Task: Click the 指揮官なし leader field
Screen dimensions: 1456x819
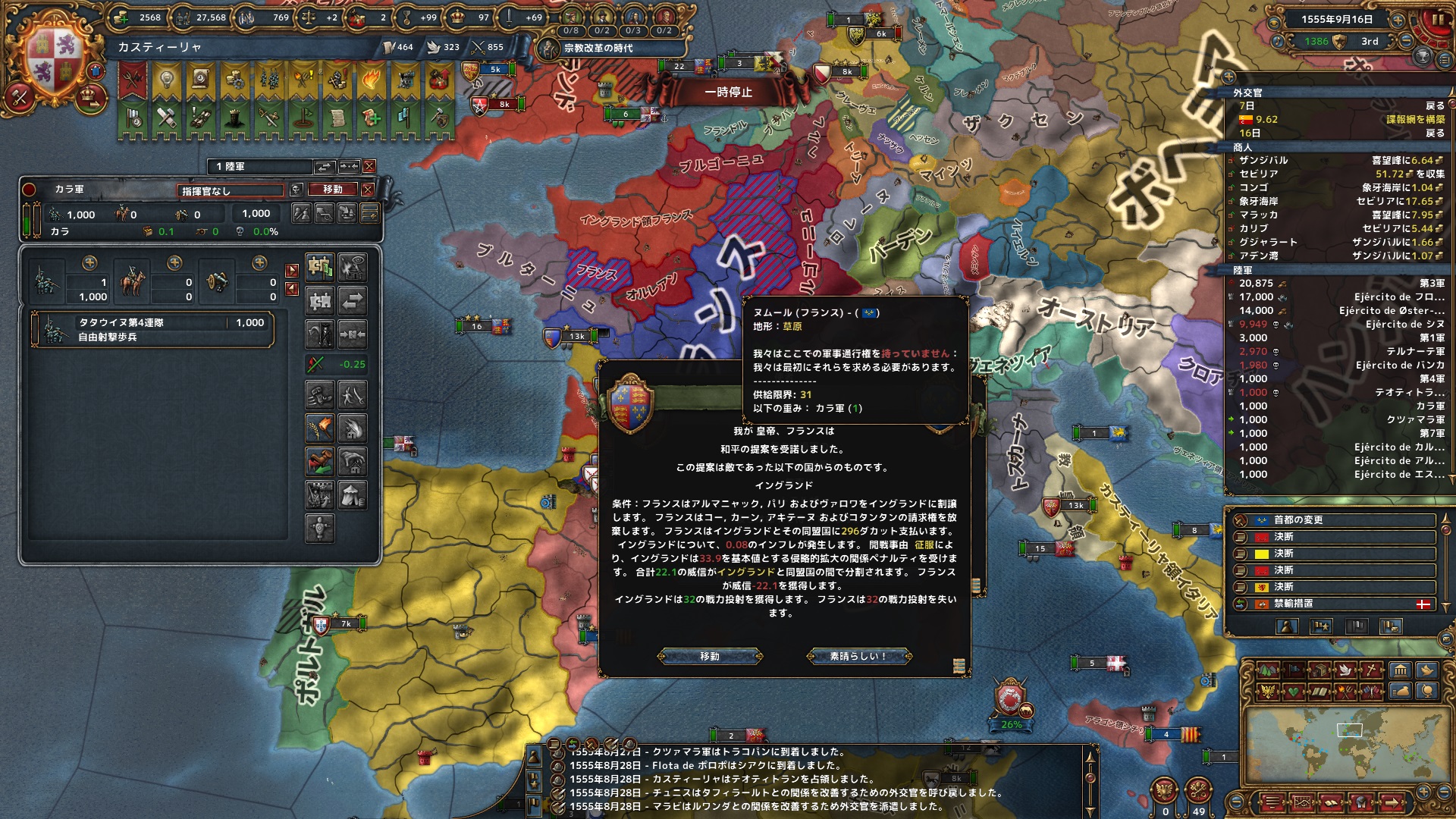Action: tap(231, 190)
